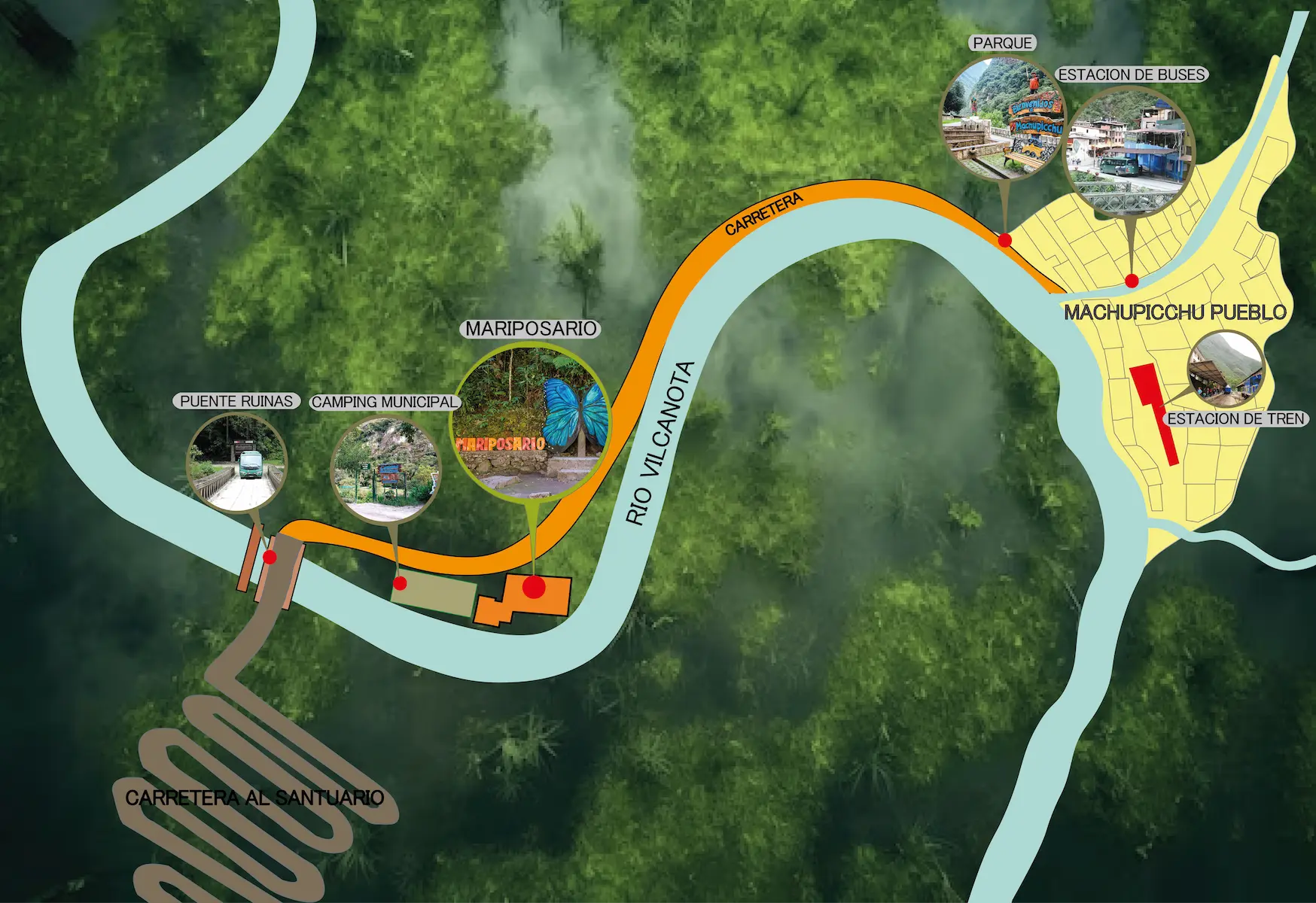Choose the ESTACION DE TREN label
Viewport: 1316px width, 903px height.
(1235, 419)
